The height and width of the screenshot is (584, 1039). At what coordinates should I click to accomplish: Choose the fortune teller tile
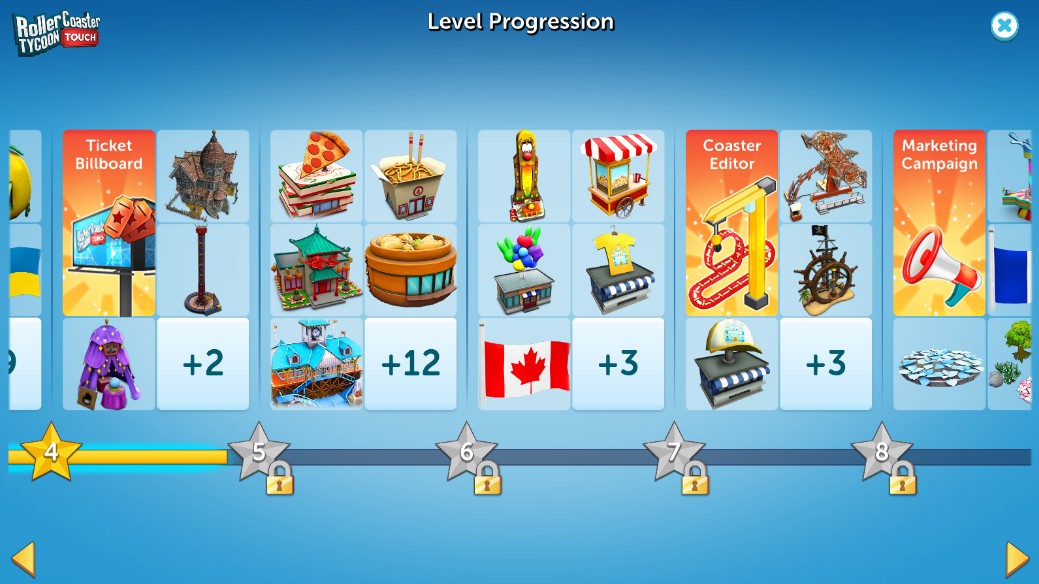point(109,364)
